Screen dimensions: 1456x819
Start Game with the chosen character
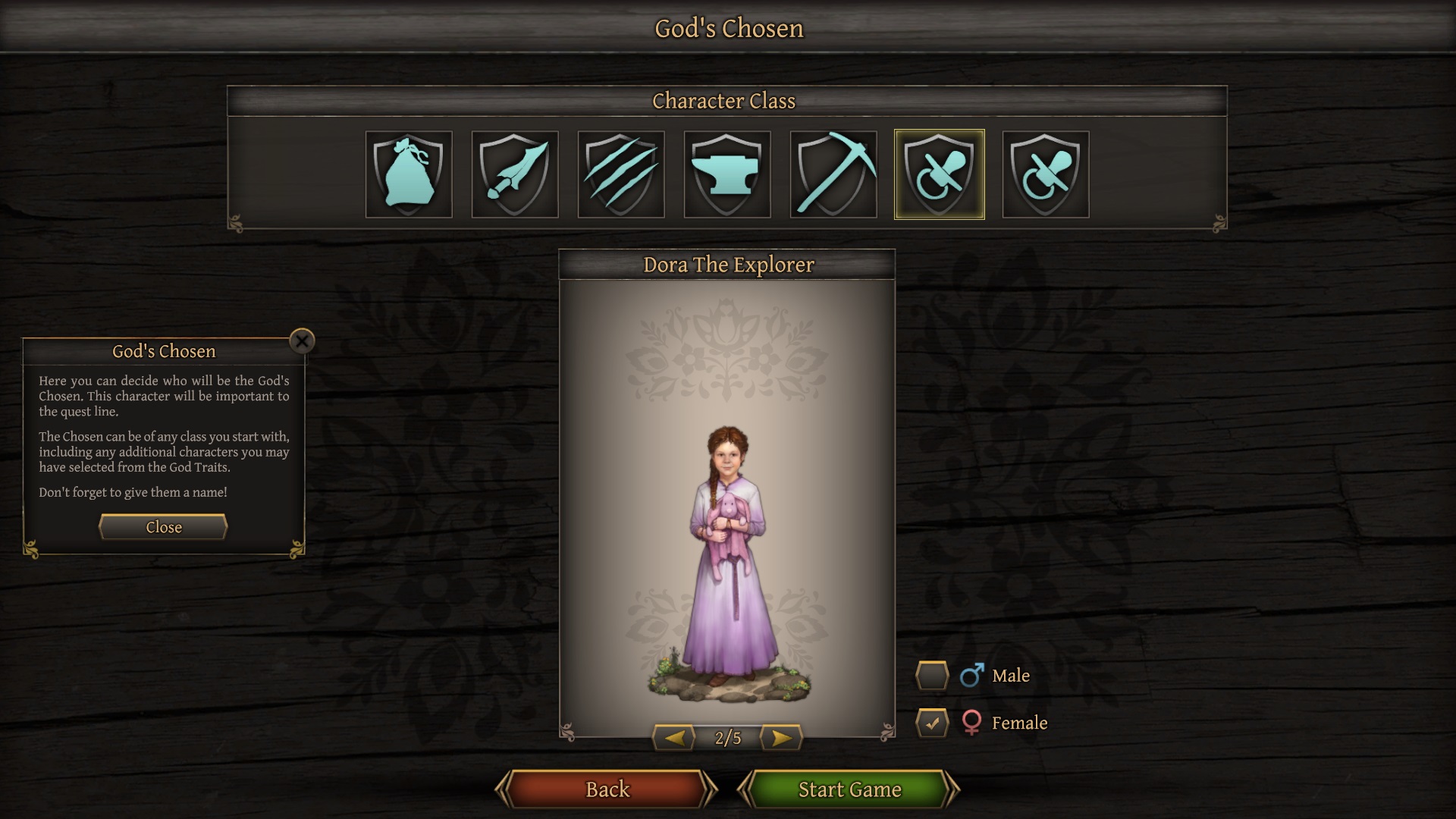849,789
